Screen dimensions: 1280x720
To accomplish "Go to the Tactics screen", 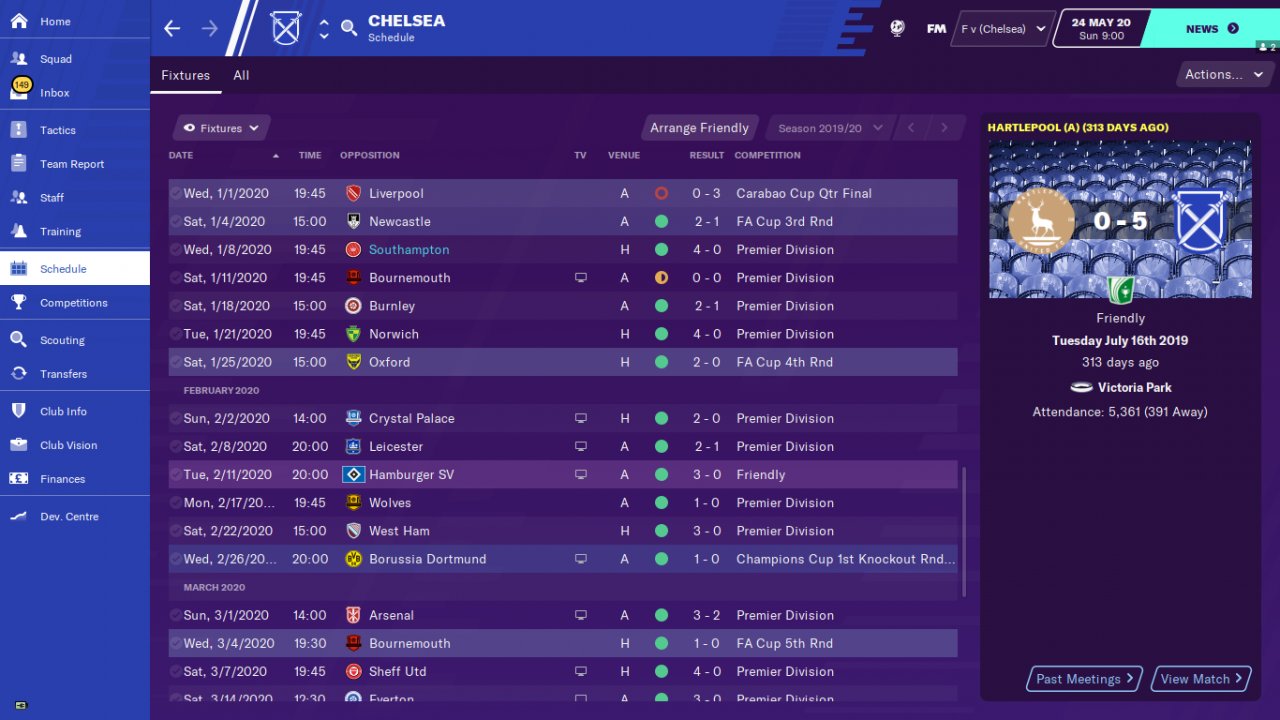I will tap(58, 130).
